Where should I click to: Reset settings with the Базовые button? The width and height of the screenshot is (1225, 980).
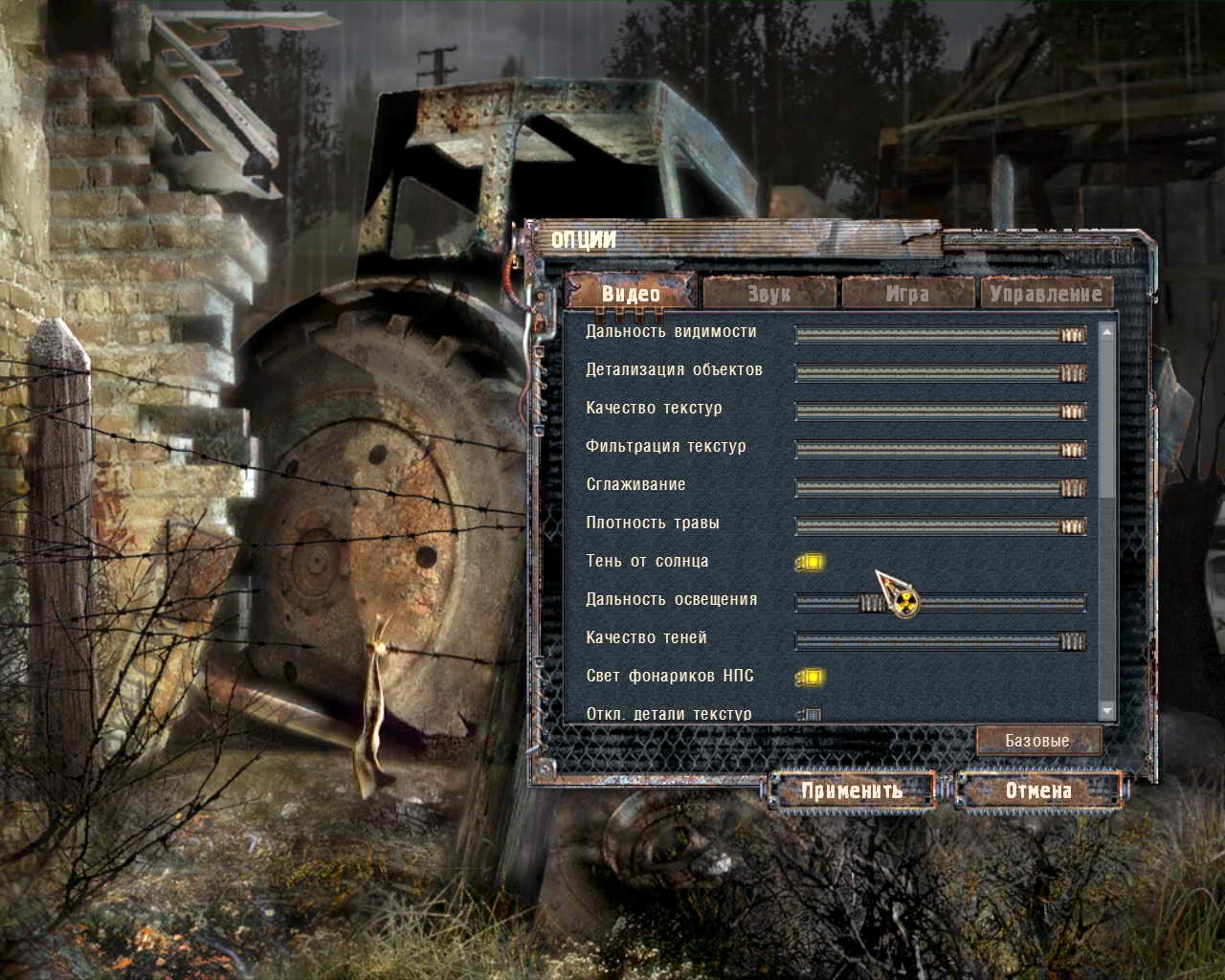click(x=1038, y=741)
